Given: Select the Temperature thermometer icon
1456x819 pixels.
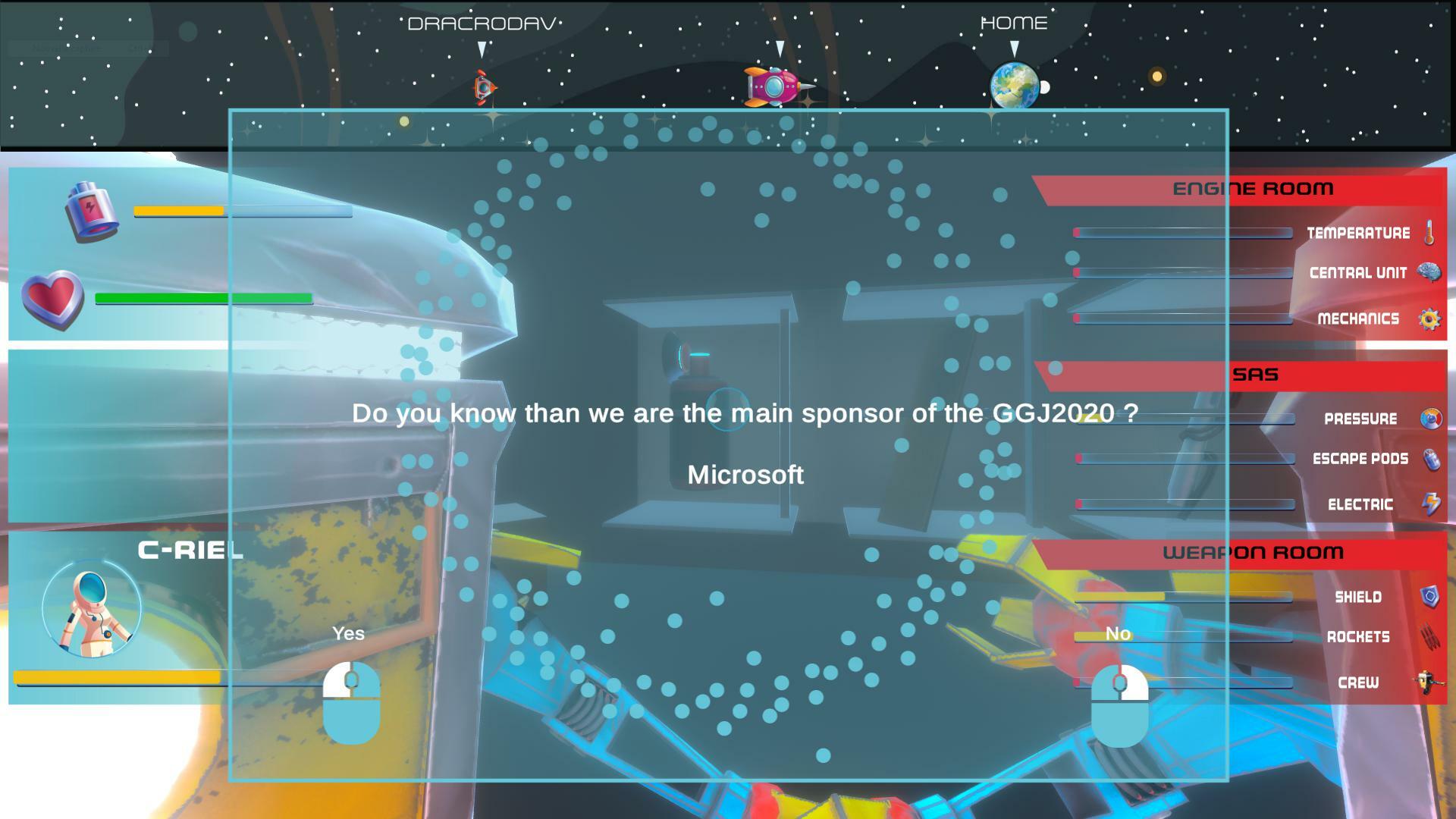Looking at the screenshot, I should pos(1429,233).
